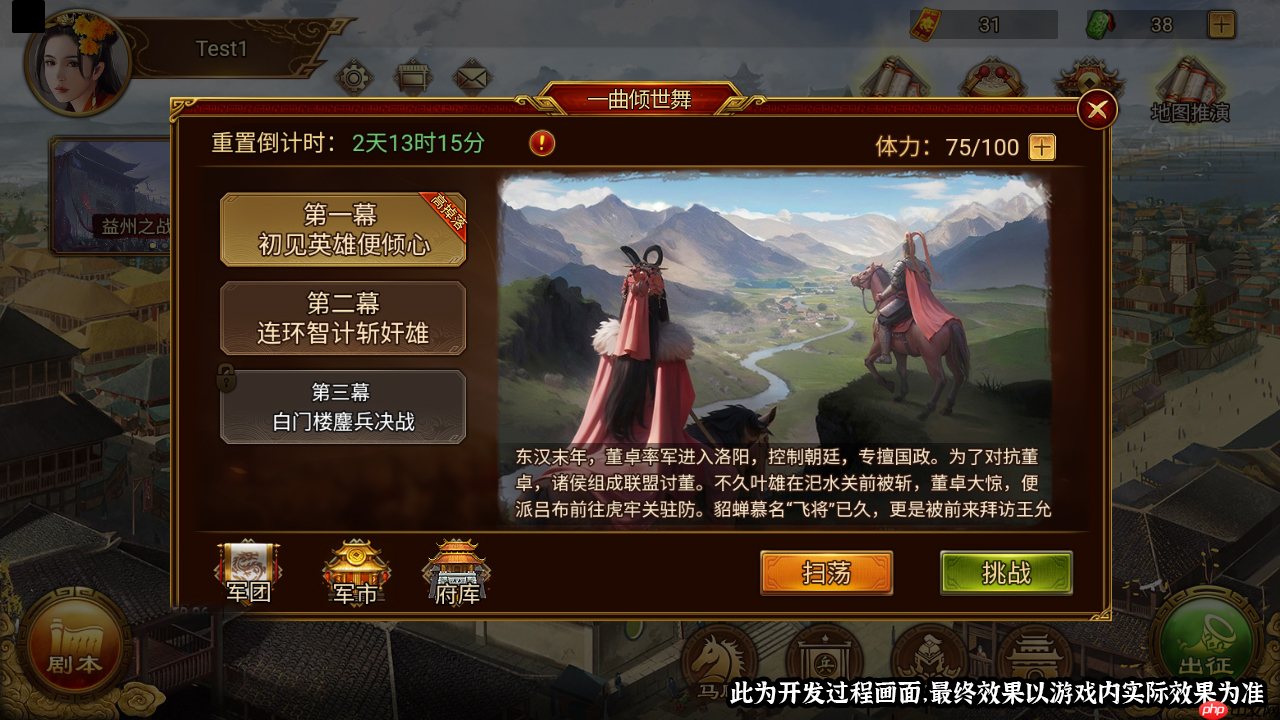Select the 益州之战 battle thumbnail

click(x=110, y=195)
